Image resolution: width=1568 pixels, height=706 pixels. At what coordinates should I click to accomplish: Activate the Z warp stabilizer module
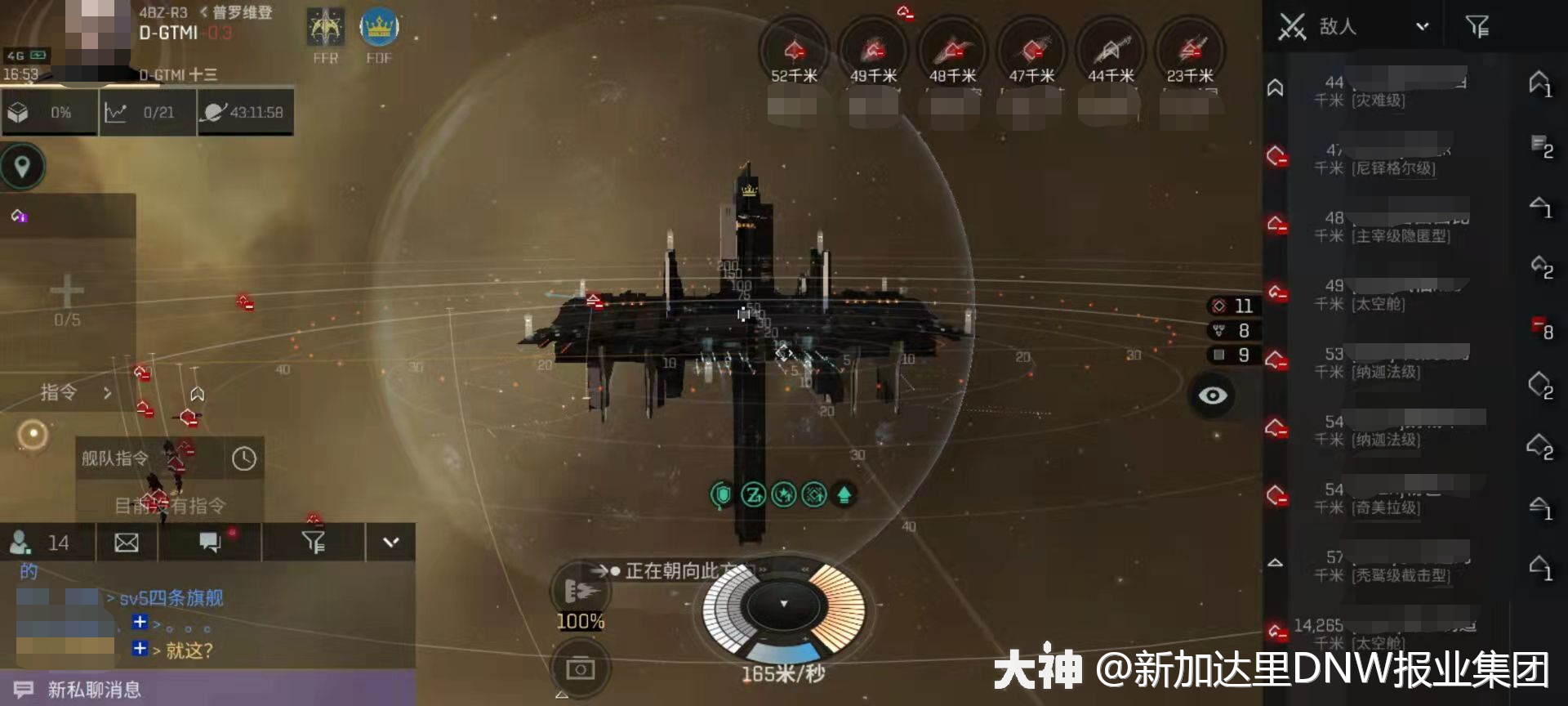(x=753, y=494)
